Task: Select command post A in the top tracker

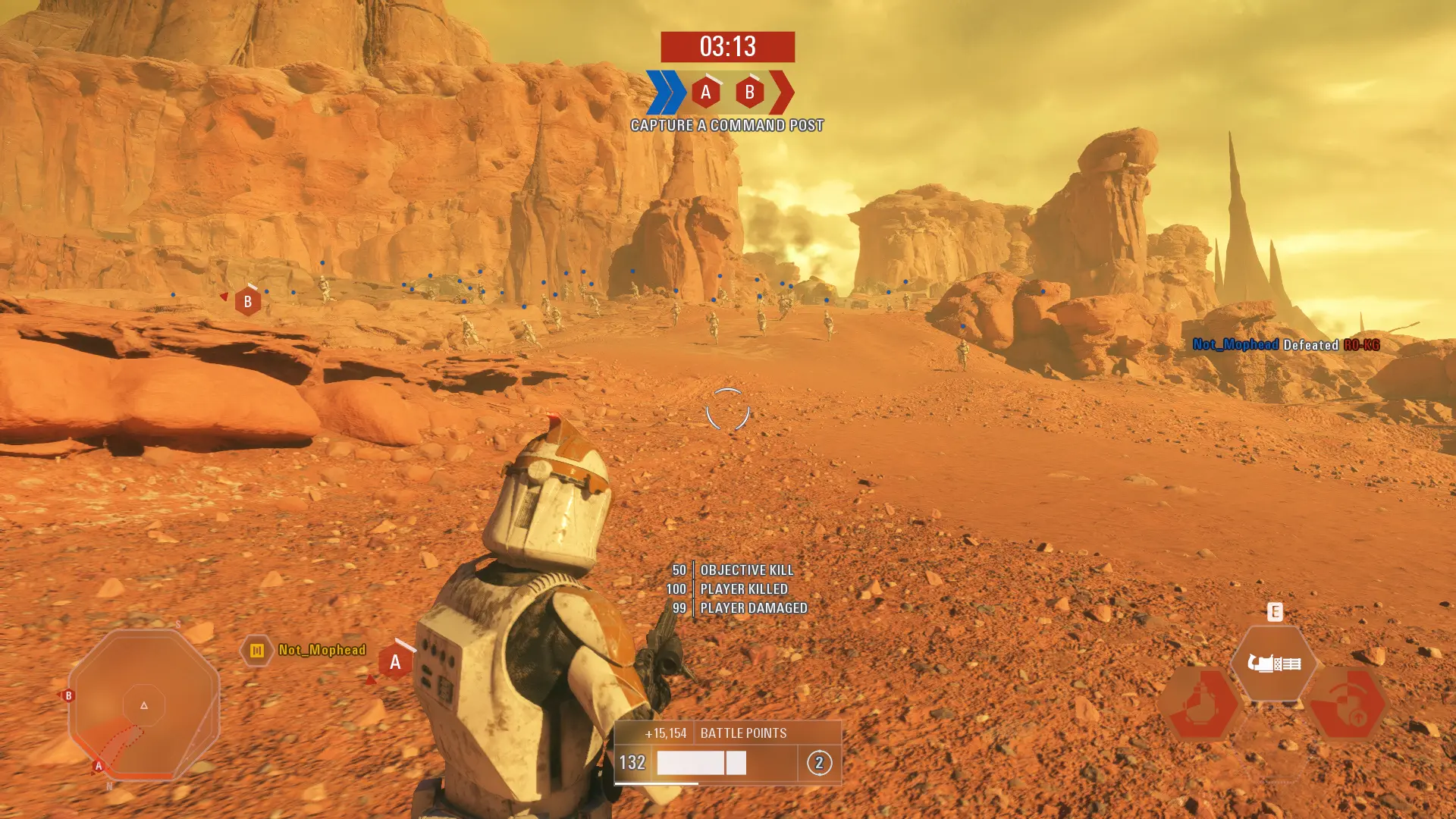Action: pos(706,93)
